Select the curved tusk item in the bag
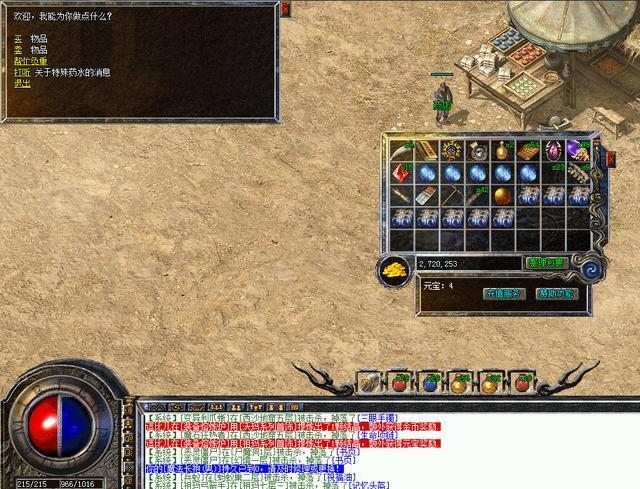The width and height of the screenshot is (640, 489). [402, 150]
